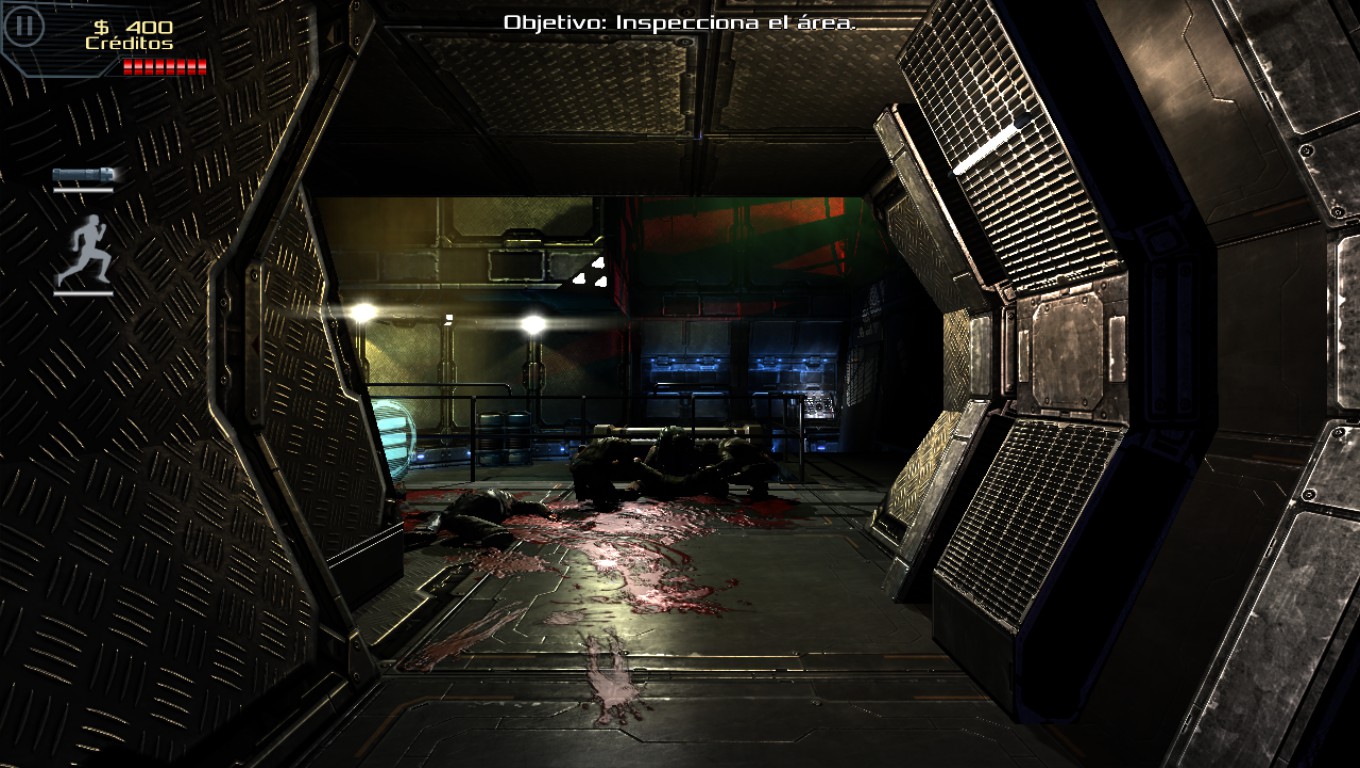Viewport: 1360px width, 768px height.
Task: Toggle sprint mode with the runner icon
Action: (x=85, y=252)
